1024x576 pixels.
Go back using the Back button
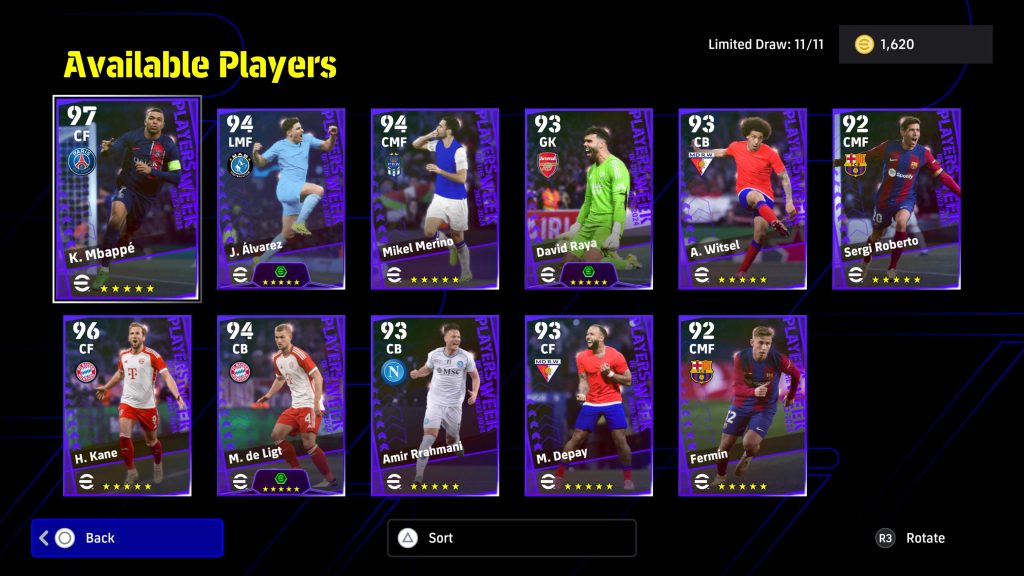point(127,538)
